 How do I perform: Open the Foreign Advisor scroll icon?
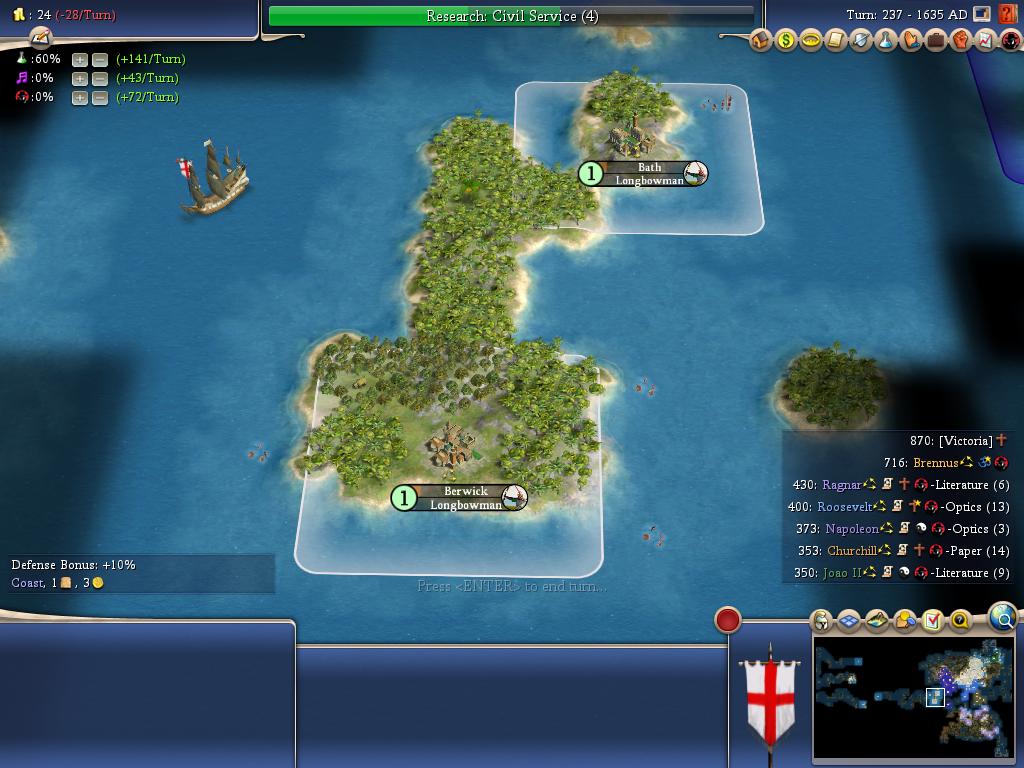coord(836,41)
